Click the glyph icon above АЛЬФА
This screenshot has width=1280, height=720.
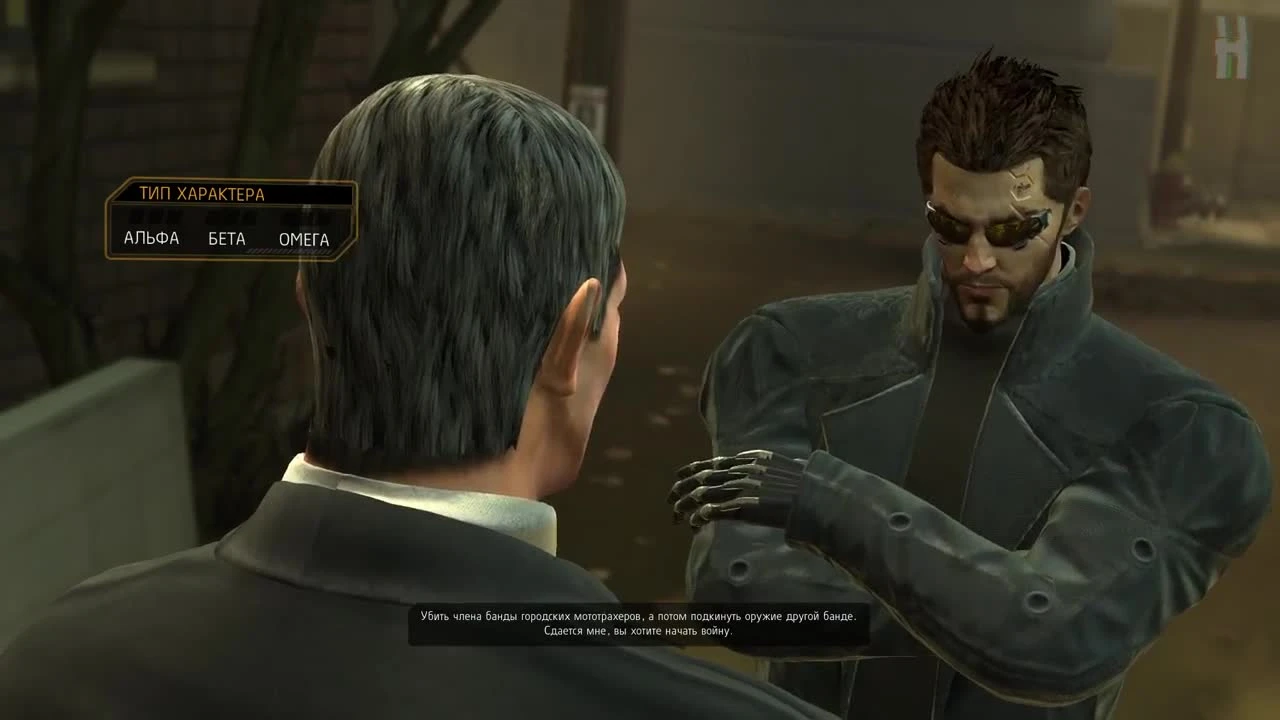coord(150,216)
